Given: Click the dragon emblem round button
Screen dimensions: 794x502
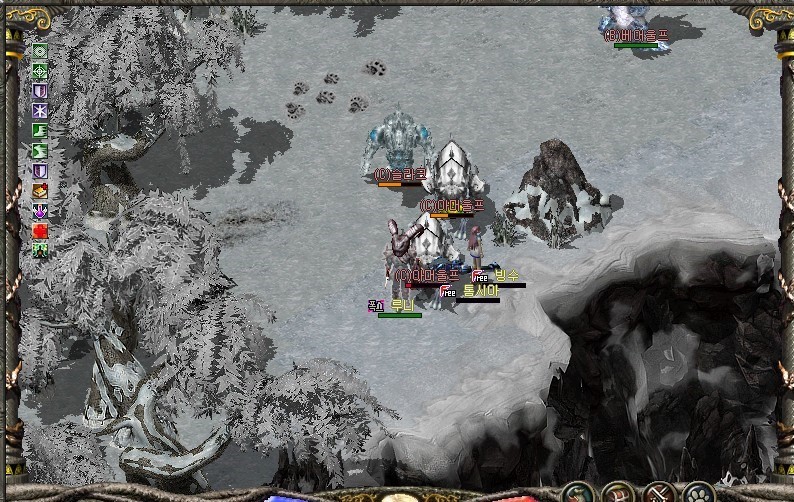Looking at the screenshot, I should 575,493.
